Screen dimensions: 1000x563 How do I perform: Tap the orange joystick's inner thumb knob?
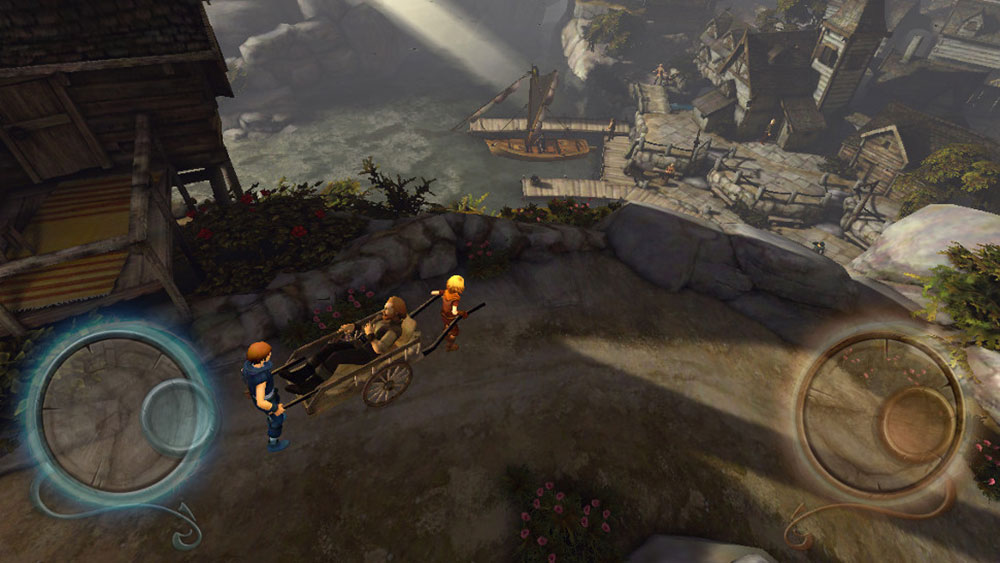pyautogui.click(x=918, y=420)
